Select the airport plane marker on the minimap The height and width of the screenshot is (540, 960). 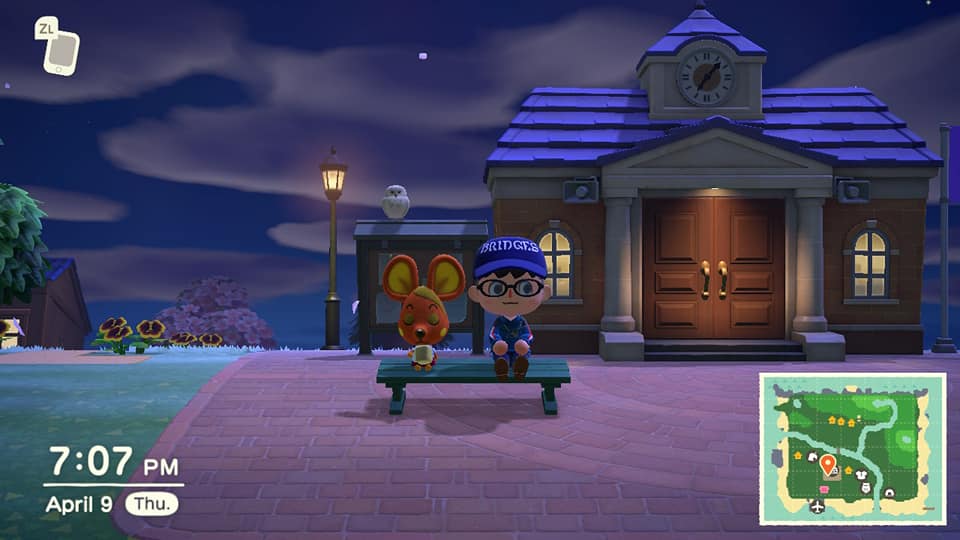tap(817, 507)
